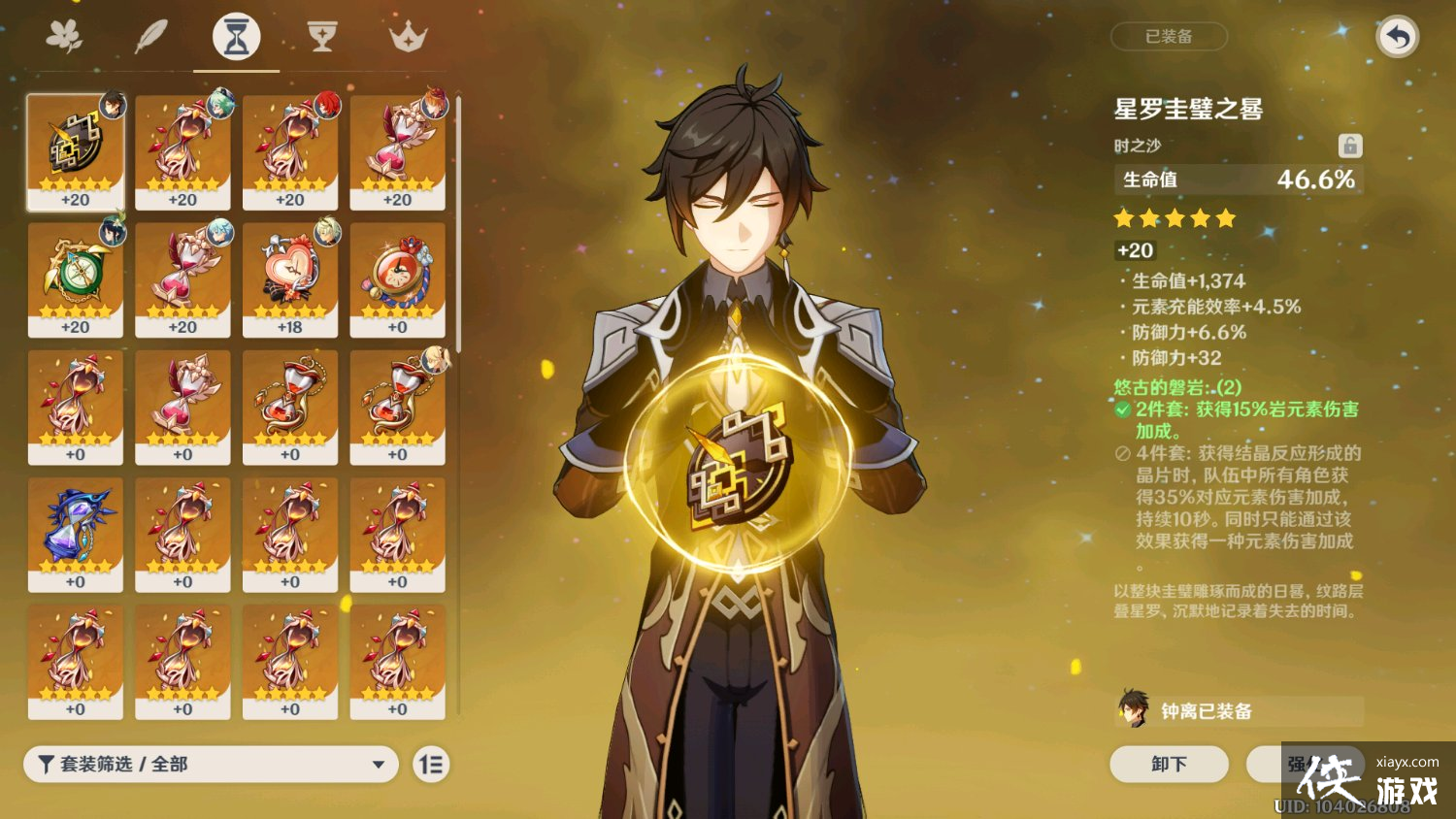Screen dimensions: 1456x819
Task: Select the equipped +20 artifact at top left
Action: (76, 150)
